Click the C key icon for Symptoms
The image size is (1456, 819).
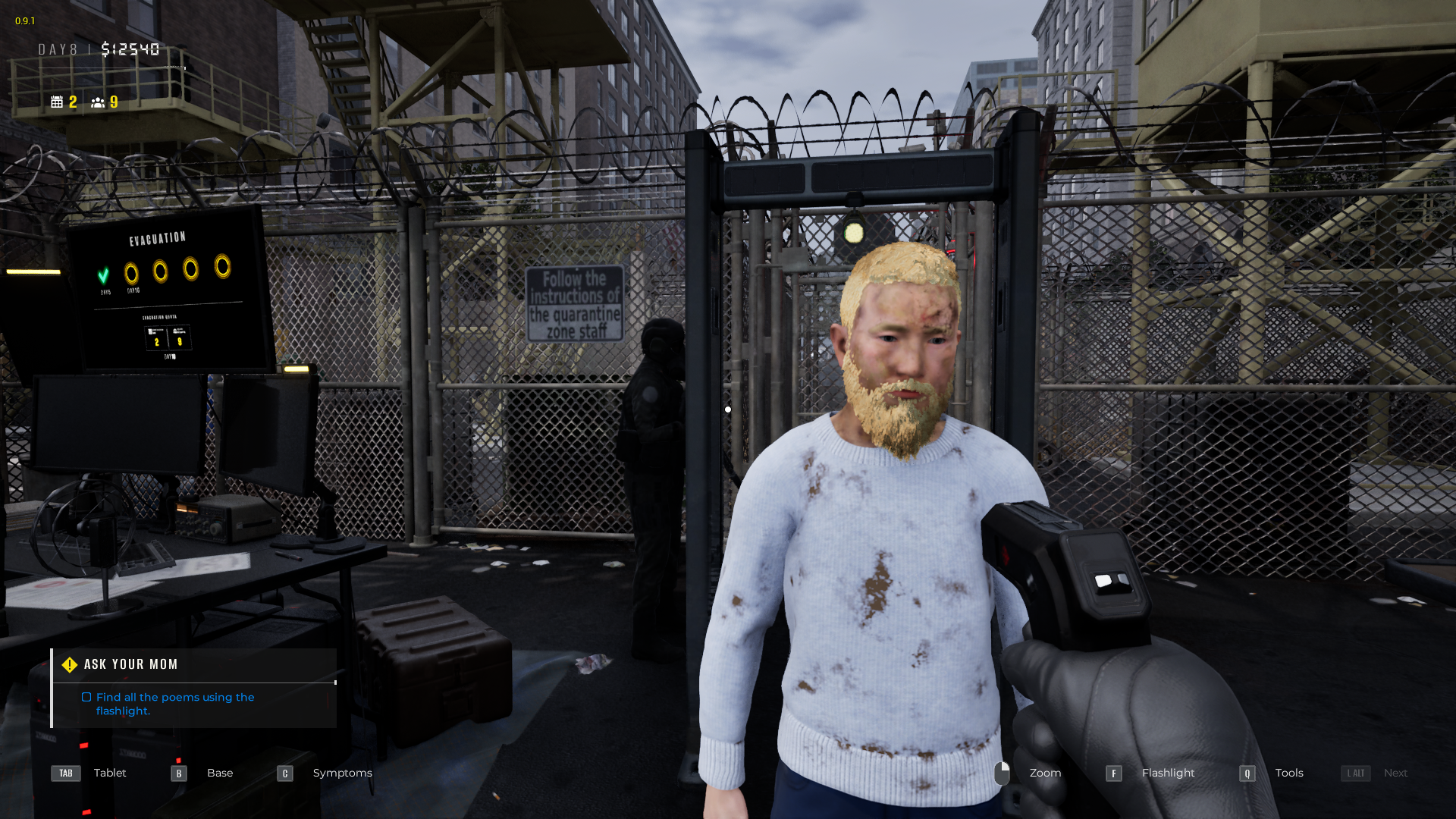coord(284,773)
